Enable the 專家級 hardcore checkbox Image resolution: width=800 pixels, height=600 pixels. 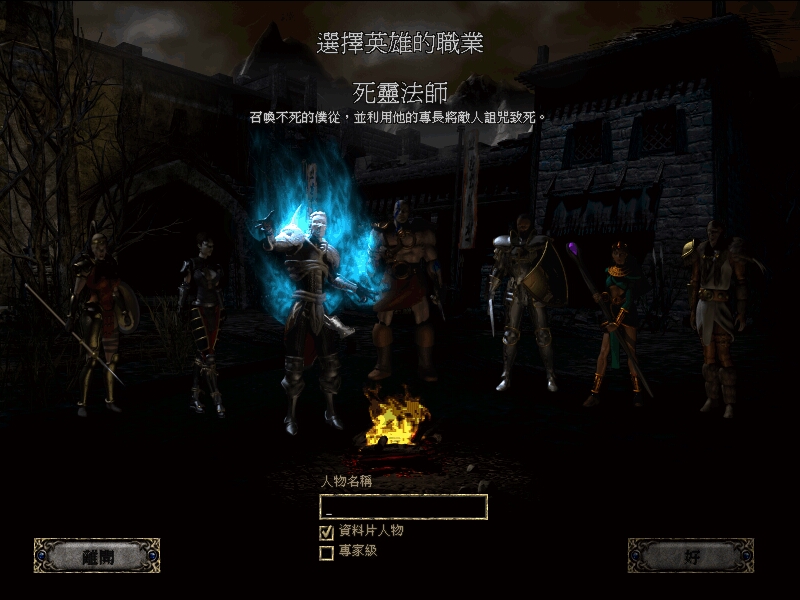pyautogui.click(x=326, y=552)
